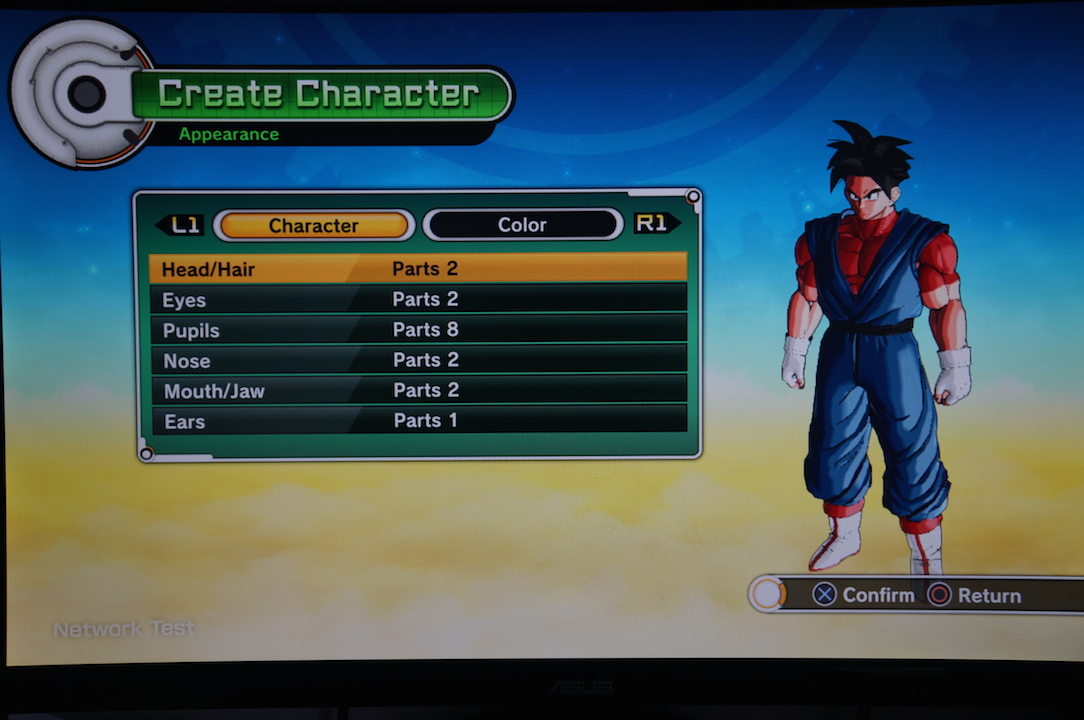Select the Character tab
This screenshot has height=720, width=1084.
[x=313, y=226]
